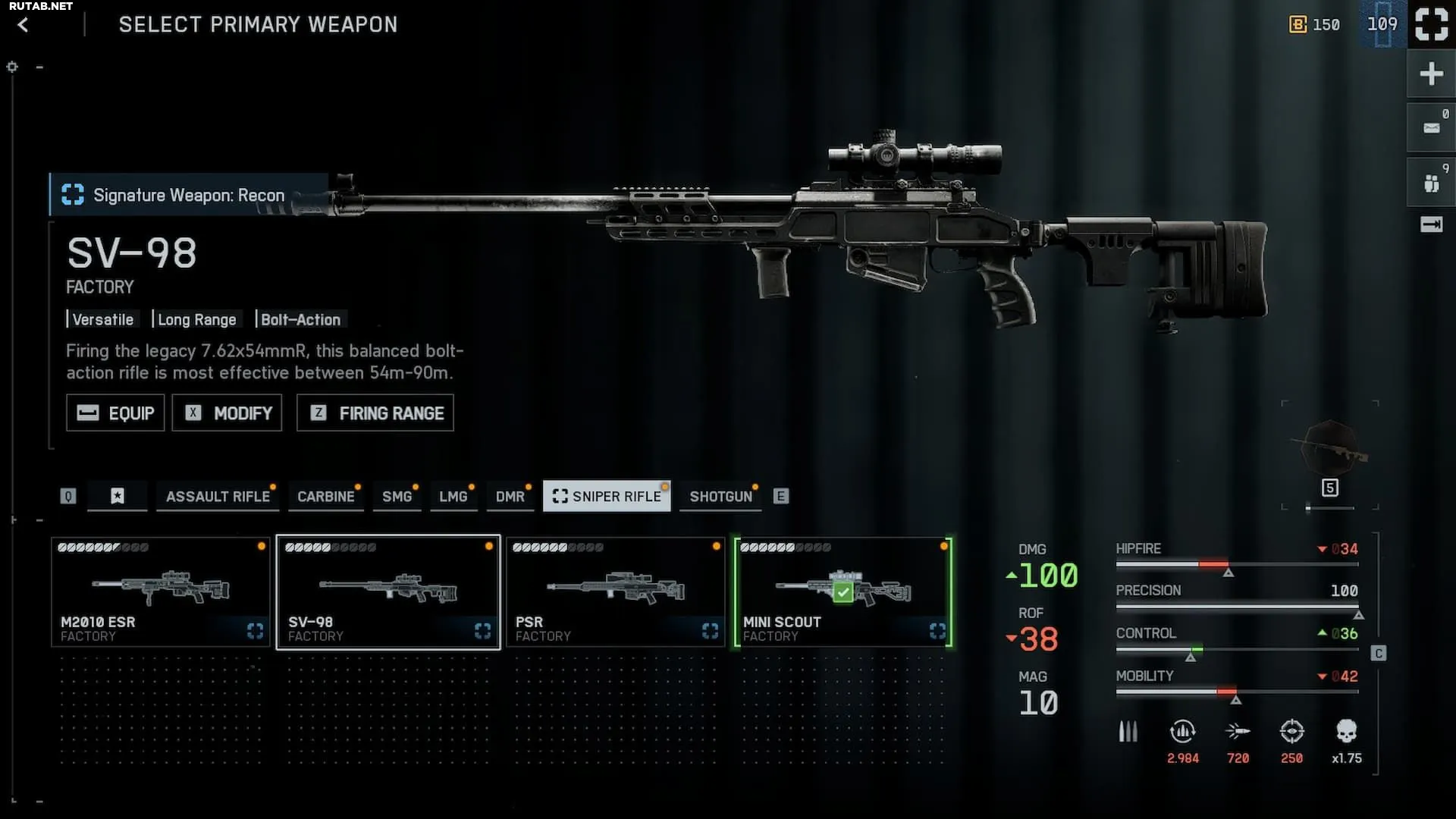
Task: Show the LMG weapon category
Action: pos(453,497)
